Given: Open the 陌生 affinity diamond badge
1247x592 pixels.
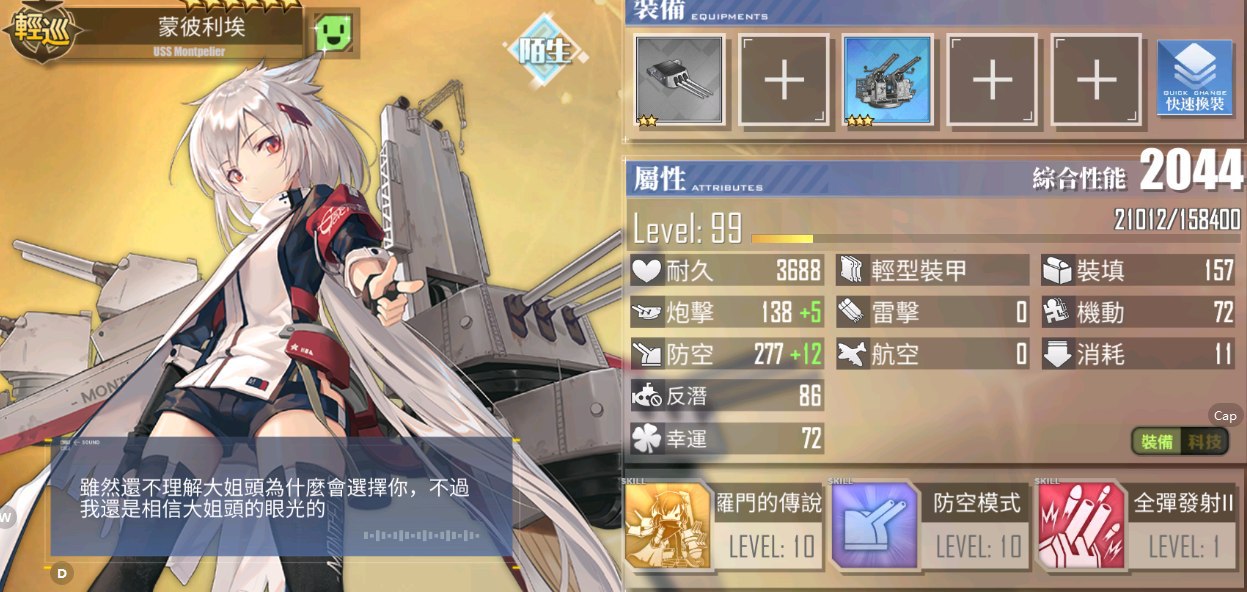Looking at the screenshot, I should 544,51.
